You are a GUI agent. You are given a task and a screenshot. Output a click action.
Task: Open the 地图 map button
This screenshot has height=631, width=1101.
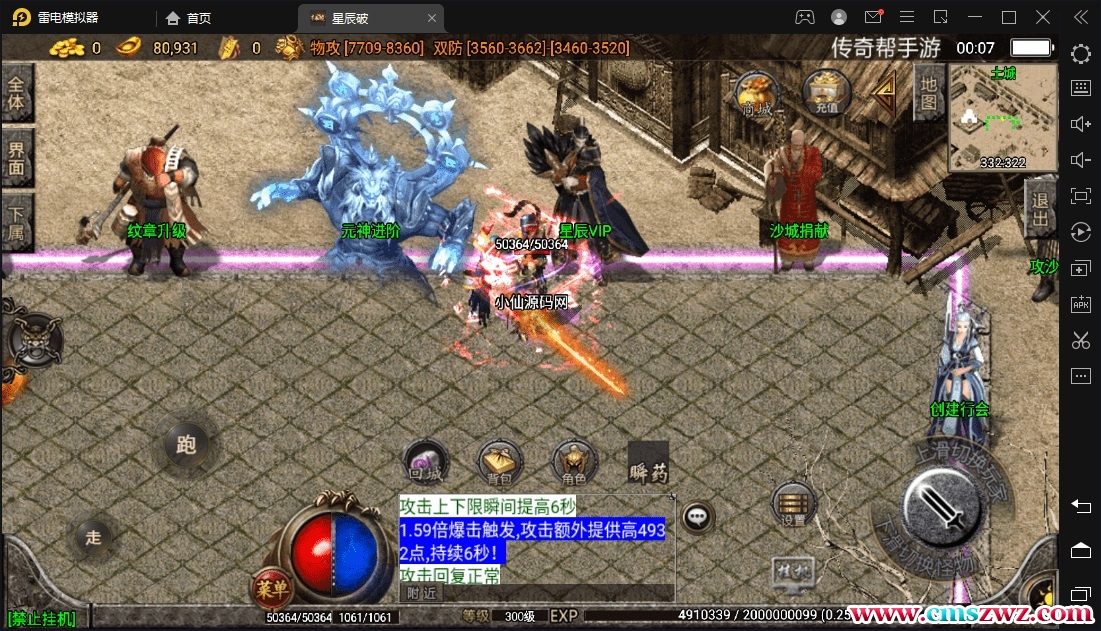tap(928, 93)
